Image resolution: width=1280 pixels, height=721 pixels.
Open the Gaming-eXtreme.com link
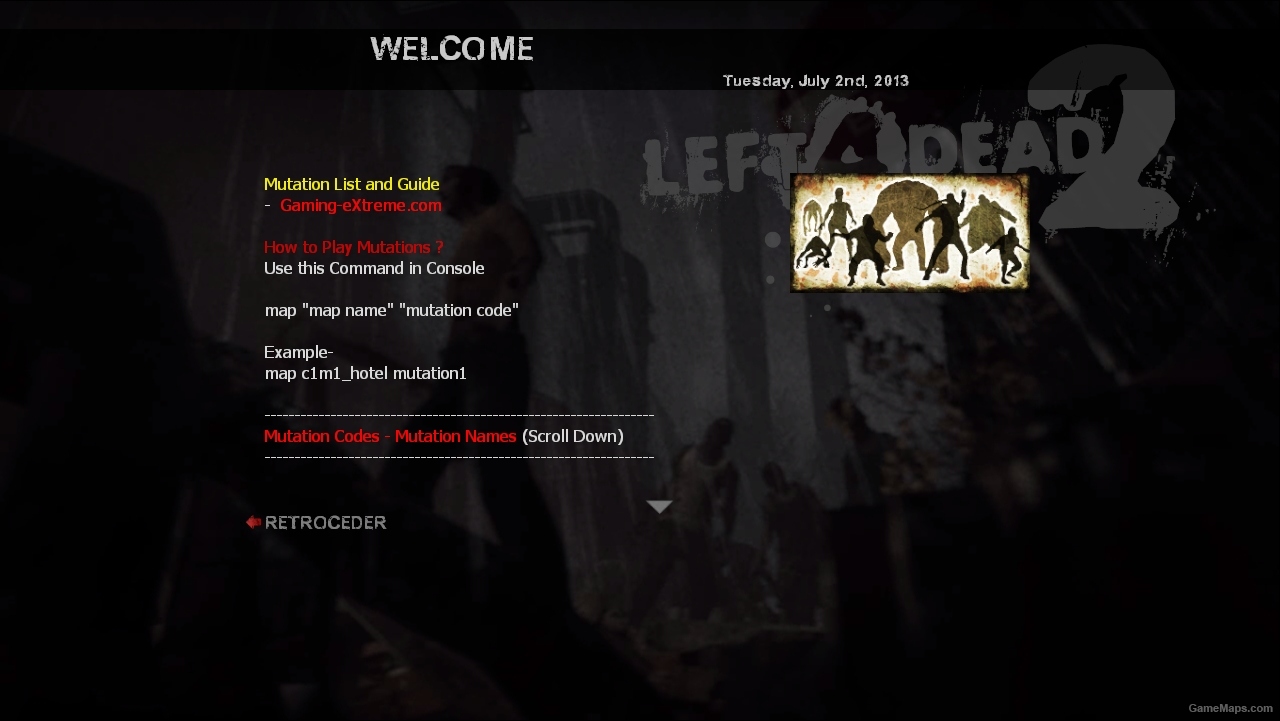[x=361, y=205]
